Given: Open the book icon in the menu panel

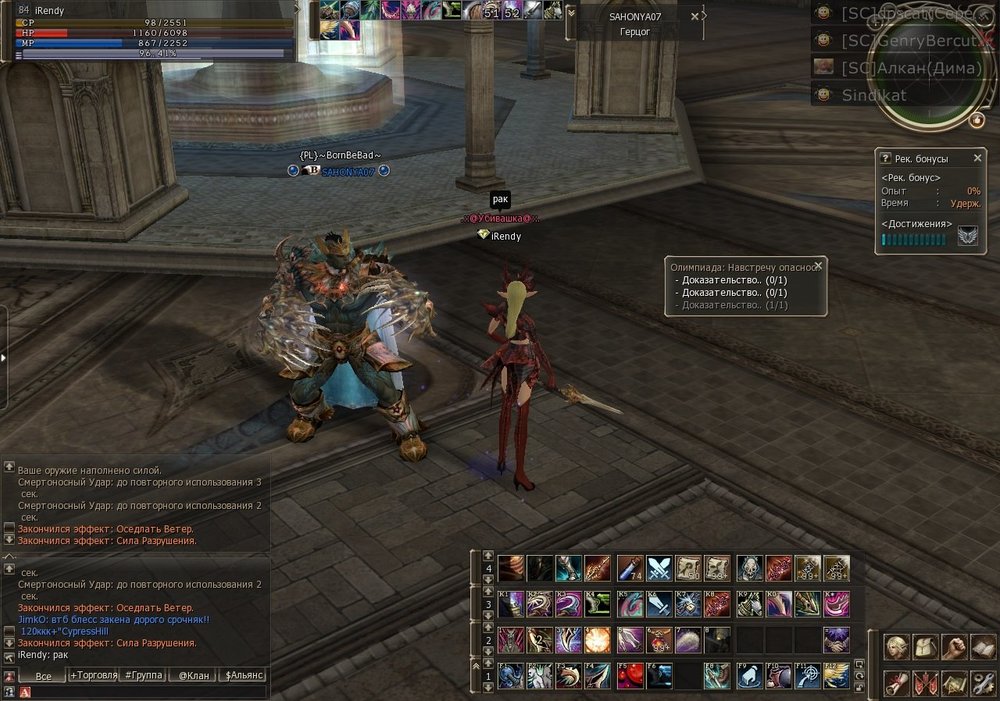Looking at the screenshot, I should (x=983, y=647).
